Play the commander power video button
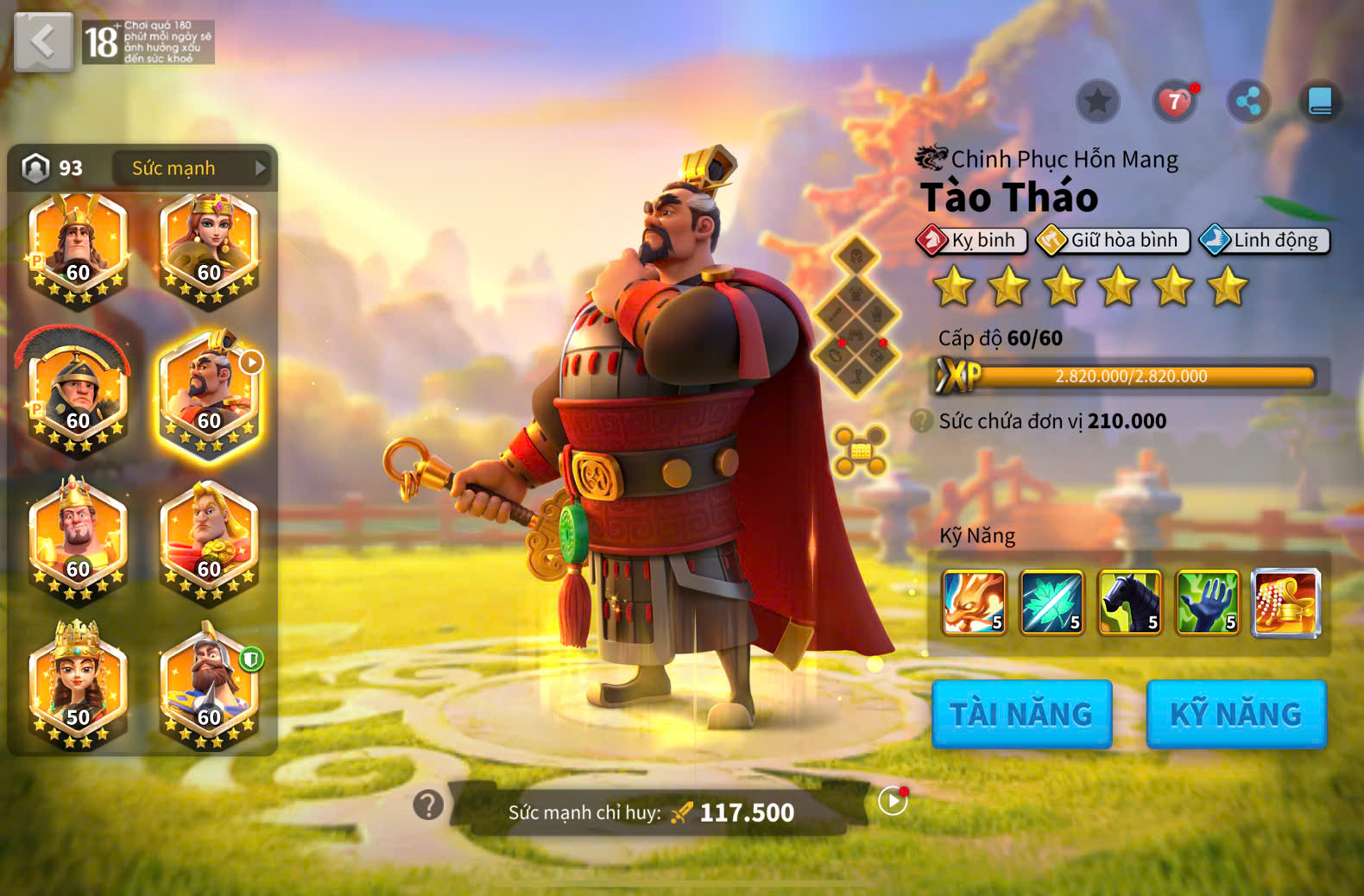1364x896 pixels. (893, 801)
